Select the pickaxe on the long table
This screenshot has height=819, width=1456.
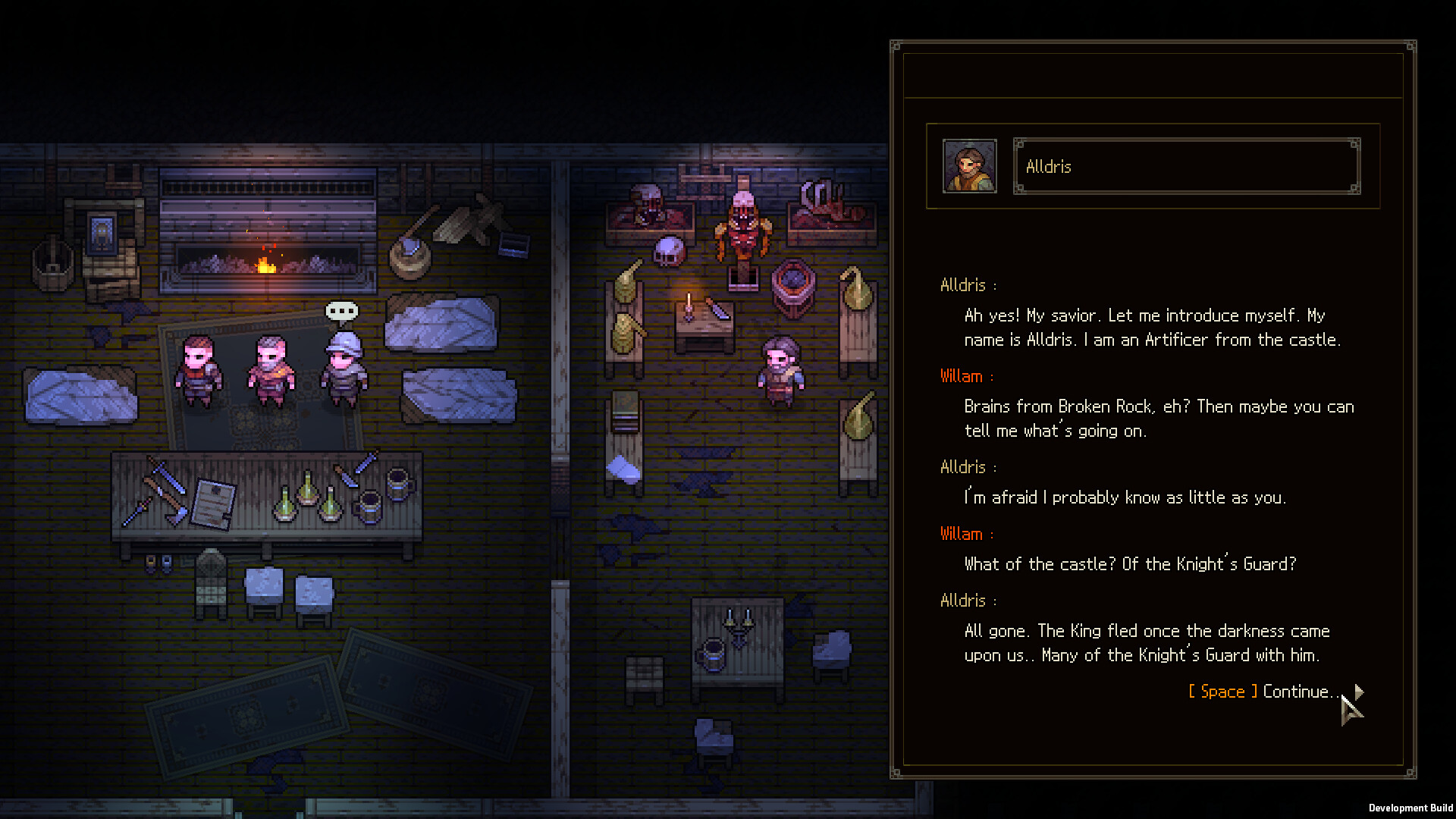167,497
